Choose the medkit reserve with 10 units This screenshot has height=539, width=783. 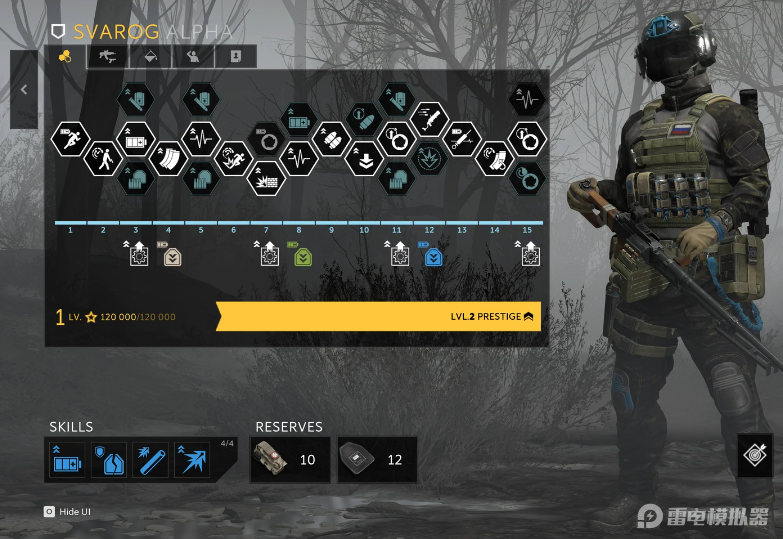coord(290,460)
